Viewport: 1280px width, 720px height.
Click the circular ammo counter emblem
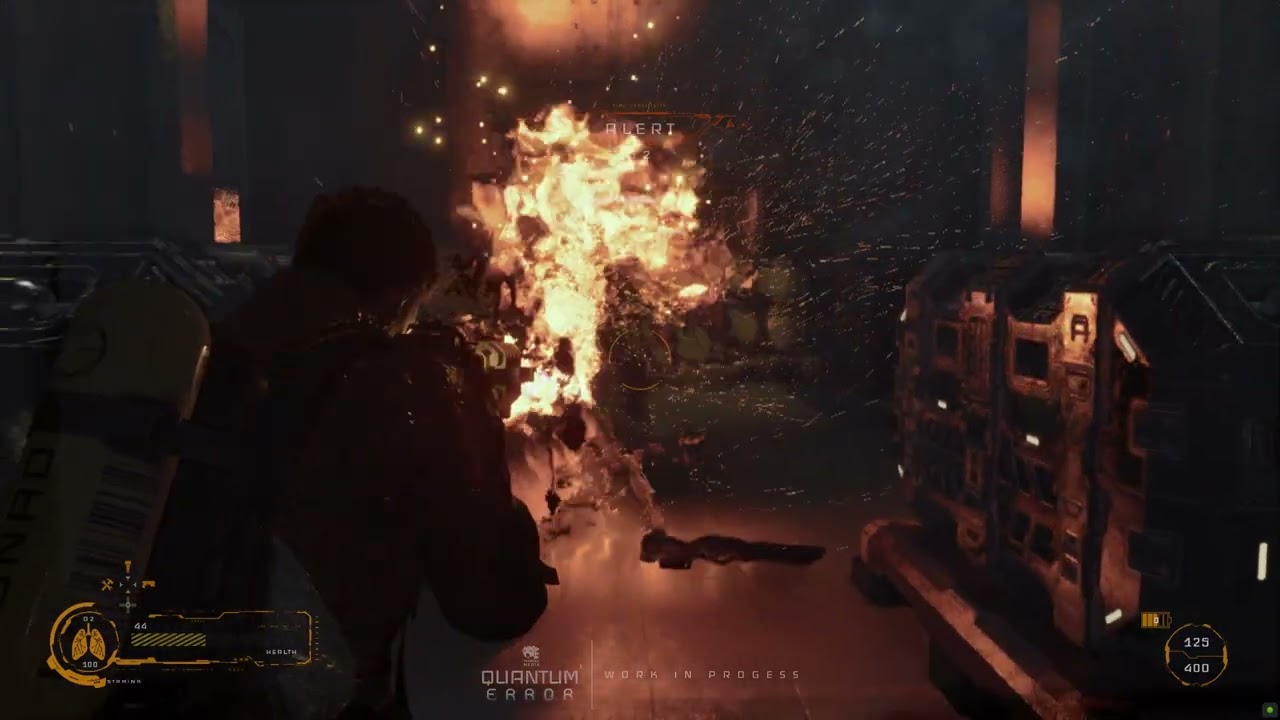[1195, 654]
